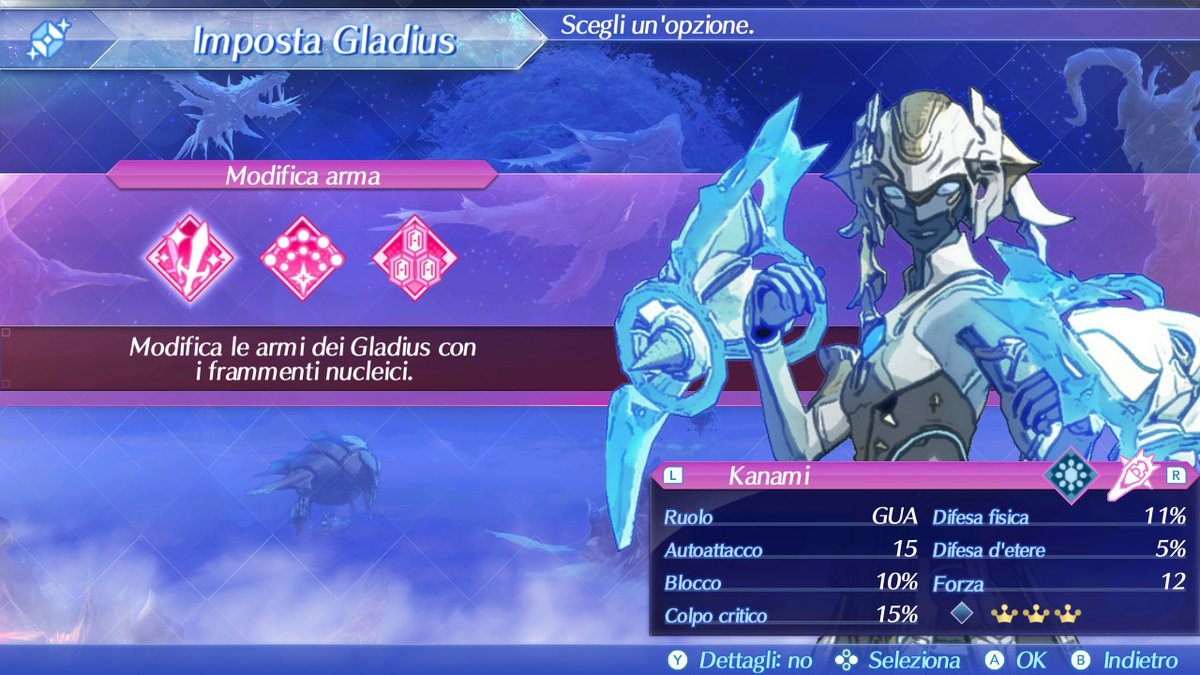
Task: Open the affinity chart dotted diamond icon
Action: click(302, 257)
